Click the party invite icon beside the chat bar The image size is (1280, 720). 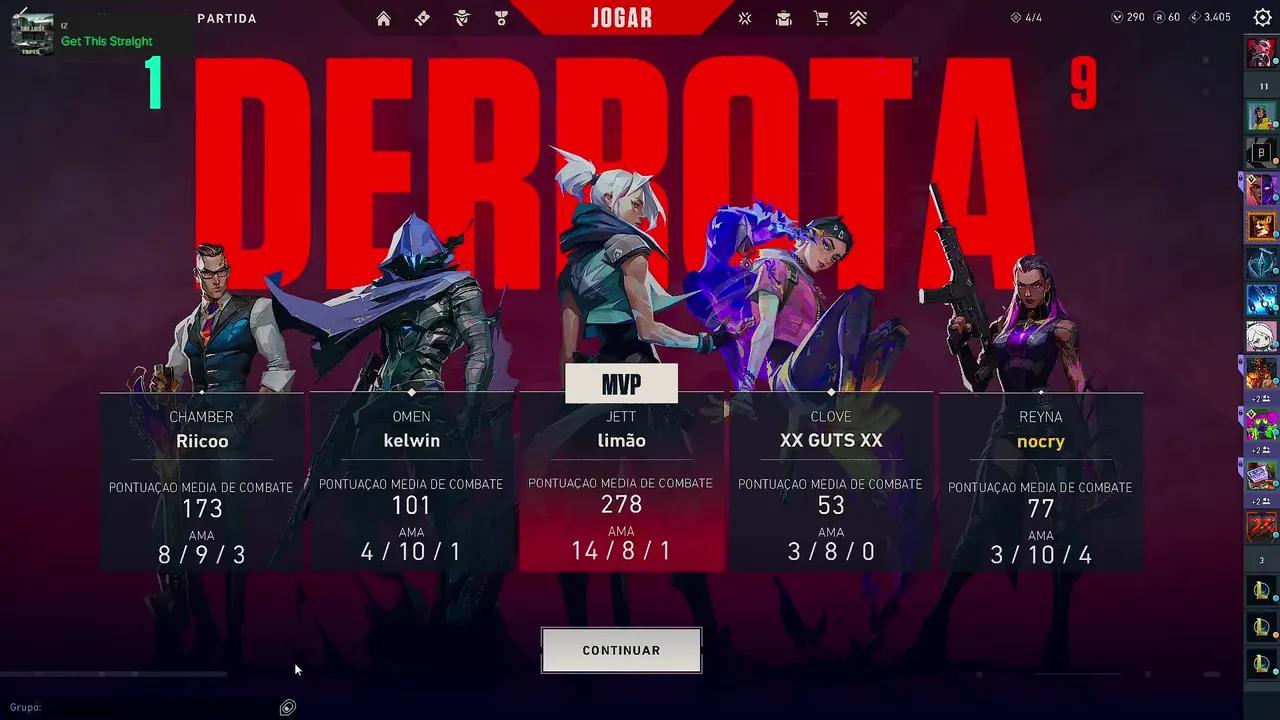287,707
